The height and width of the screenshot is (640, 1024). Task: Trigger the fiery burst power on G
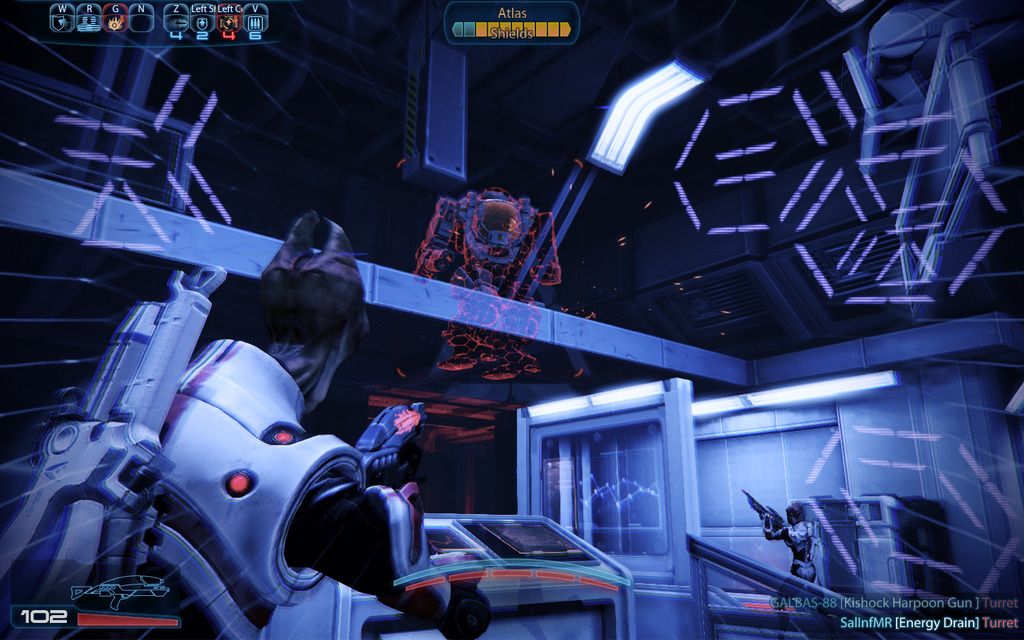coord(115,20)
